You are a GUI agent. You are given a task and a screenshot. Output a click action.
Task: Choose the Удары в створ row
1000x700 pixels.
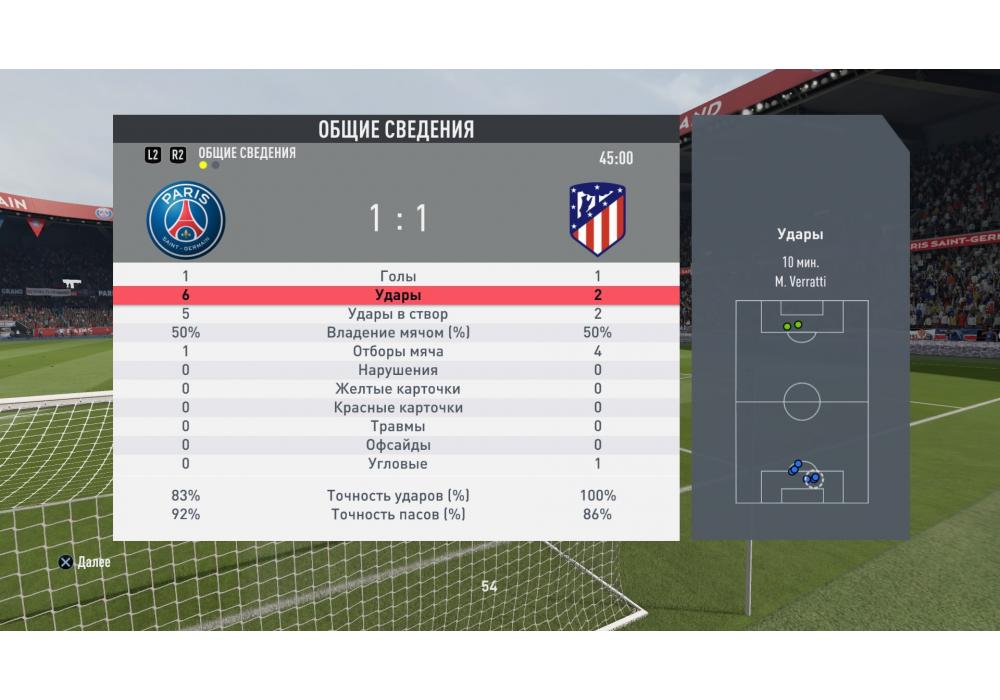tap(397, 314)
